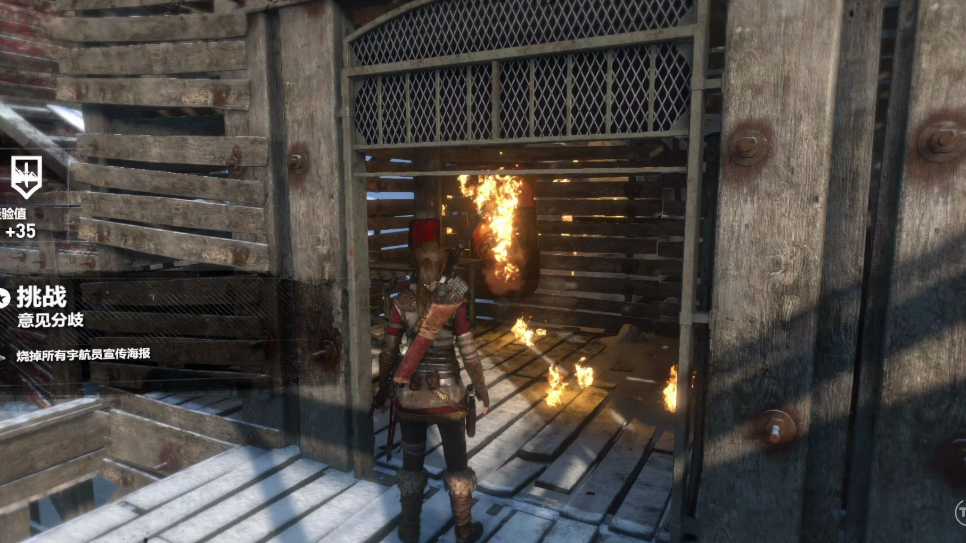Click the experience shield icon
The width and height of the screenshot is (966, 543).
pos(25,176)
